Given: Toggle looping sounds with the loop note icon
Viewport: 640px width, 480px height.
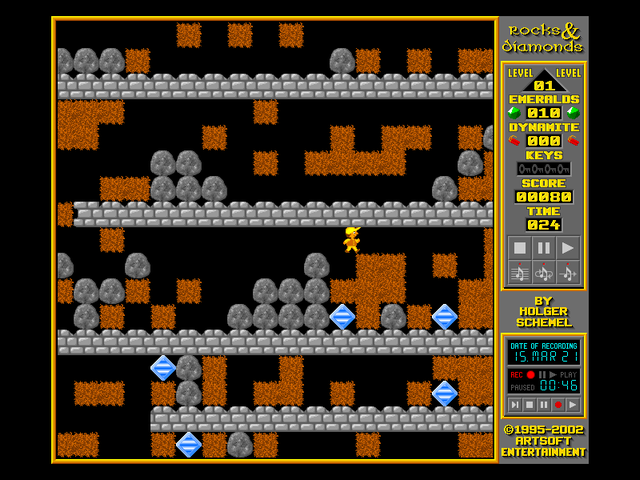Looking at the screenshot, I should point(543,272).
